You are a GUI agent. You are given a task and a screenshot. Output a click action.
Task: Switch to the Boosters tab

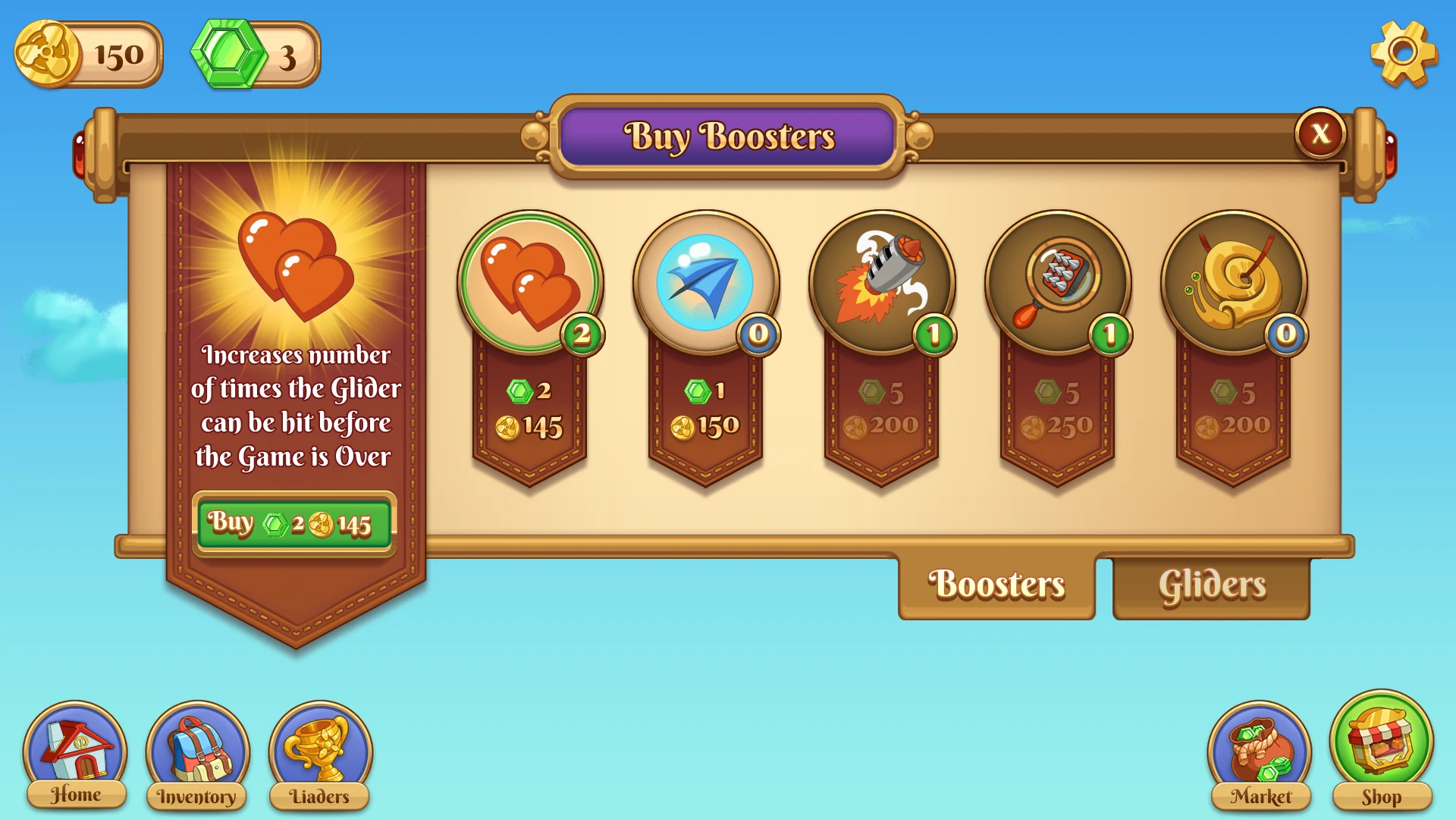coord(996,585)
